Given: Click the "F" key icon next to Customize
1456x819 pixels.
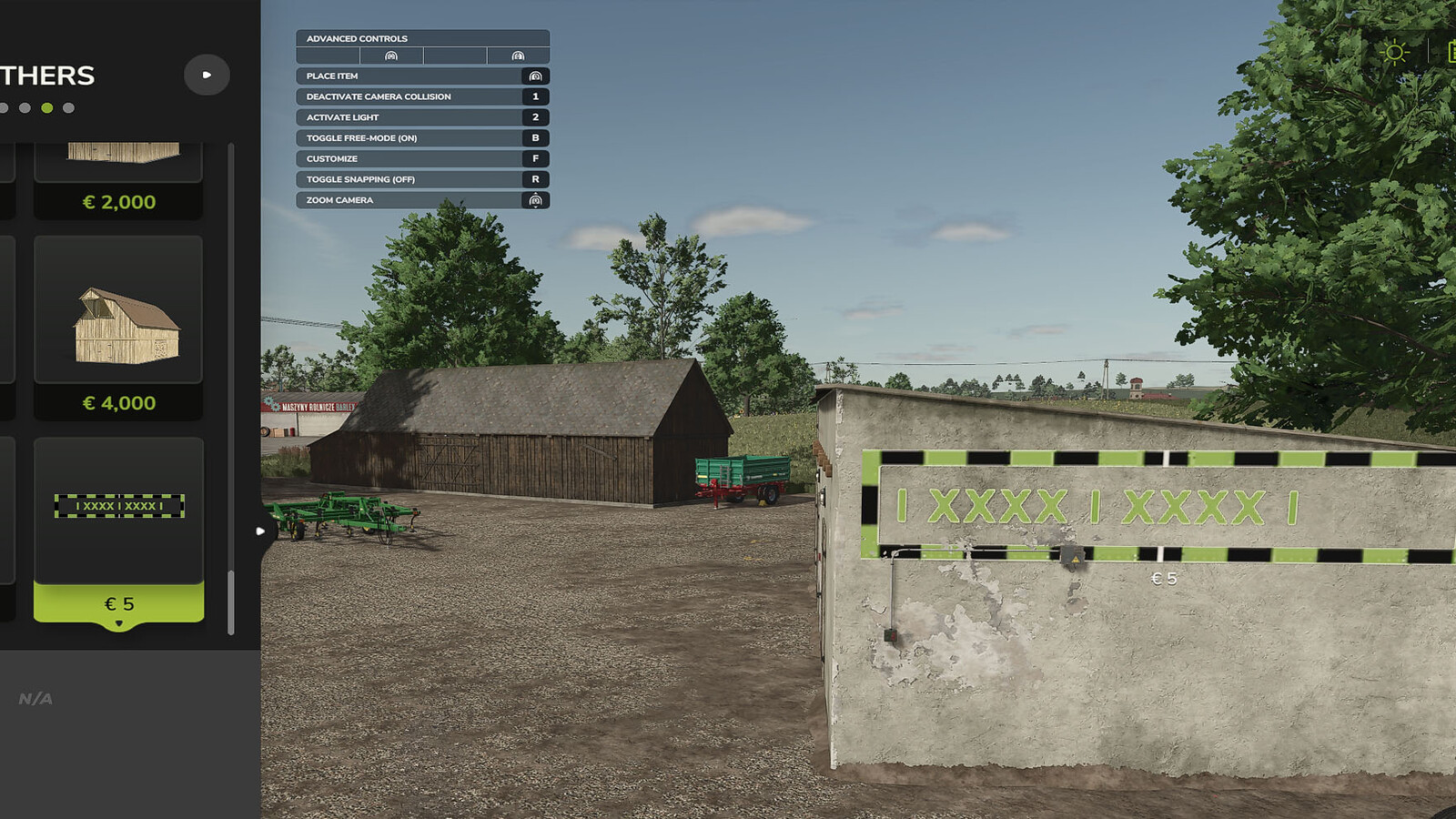Looking at the screenshot, I should pos(536,157).
